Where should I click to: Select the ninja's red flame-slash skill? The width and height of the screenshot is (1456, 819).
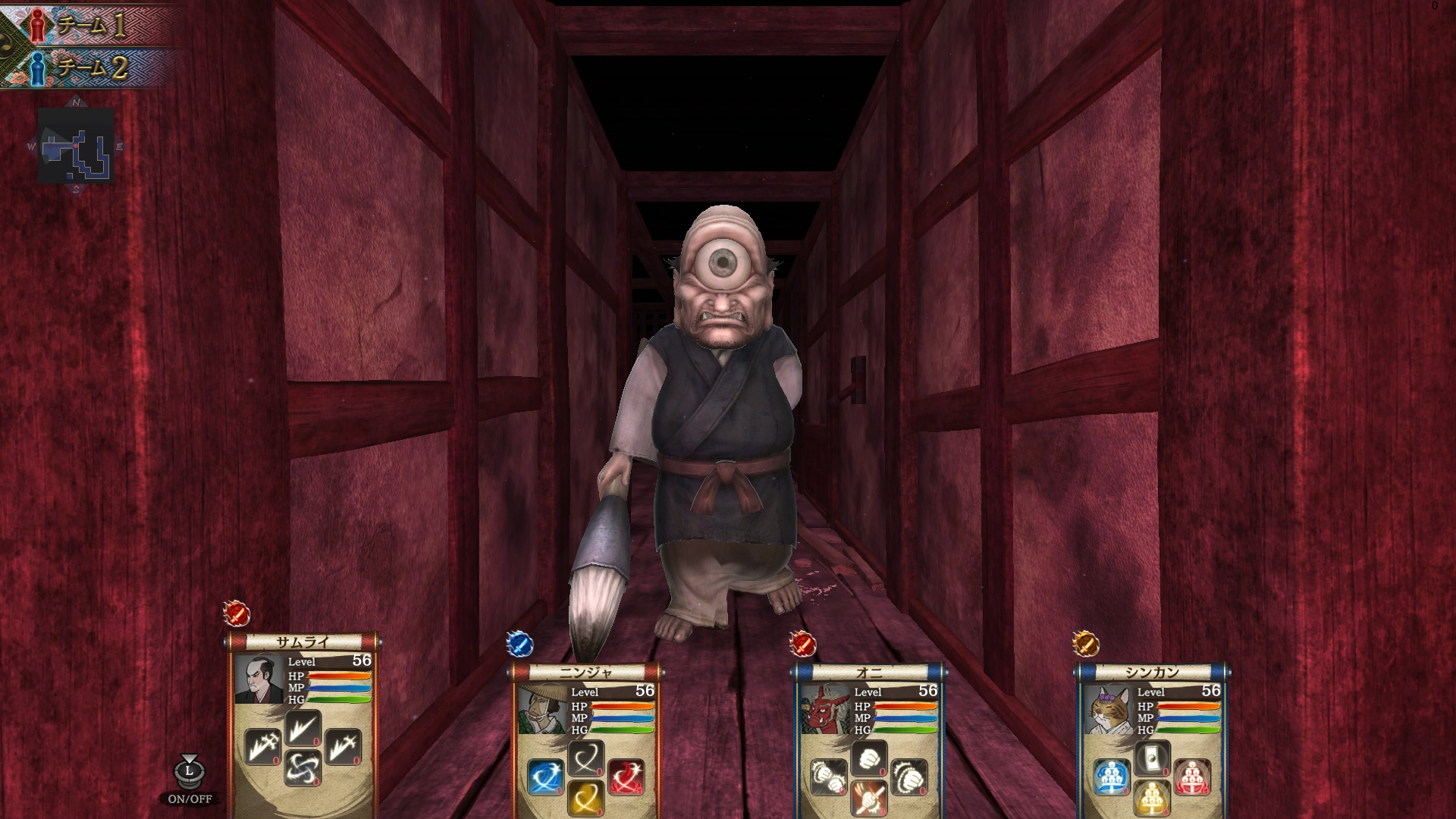[626, 777]
